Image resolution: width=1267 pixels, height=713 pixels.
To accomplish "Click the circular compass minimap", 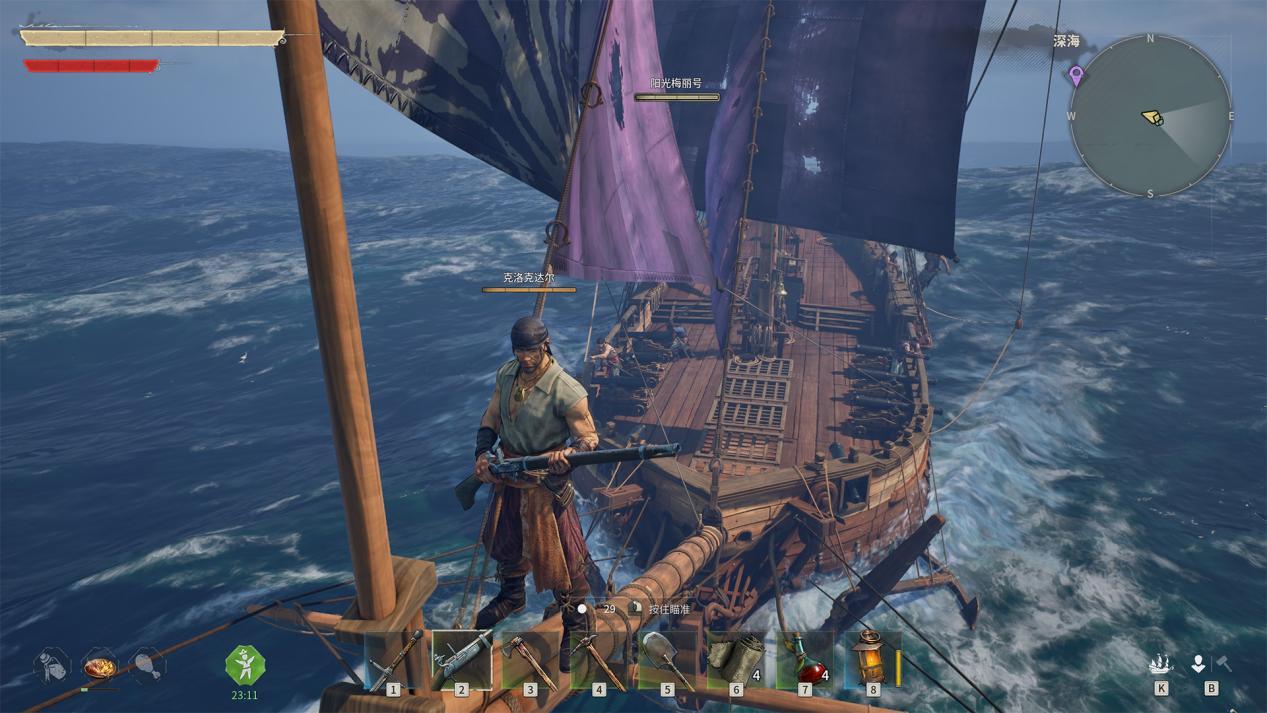I will [1150, 116].
